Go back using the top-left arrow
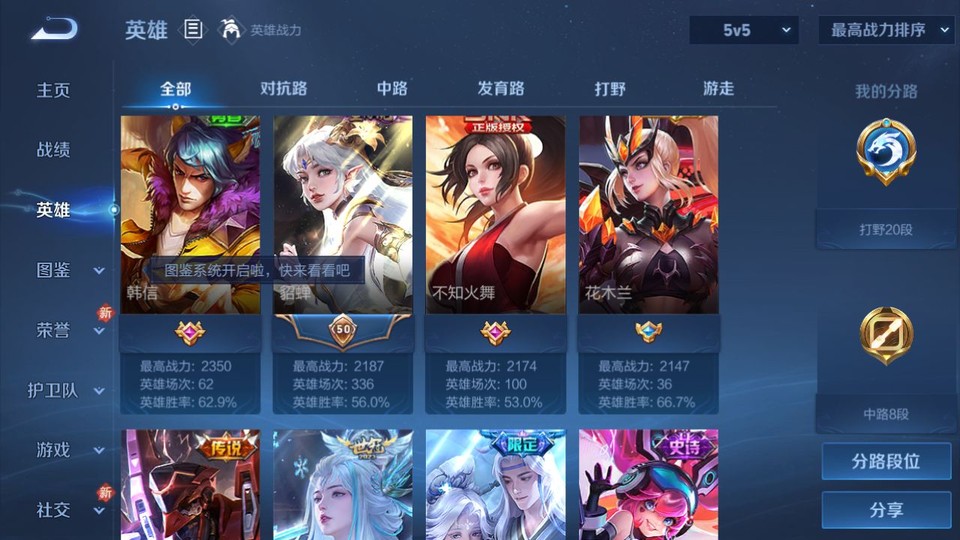Viewport: 960px width, 540px height. pos(54,29)
